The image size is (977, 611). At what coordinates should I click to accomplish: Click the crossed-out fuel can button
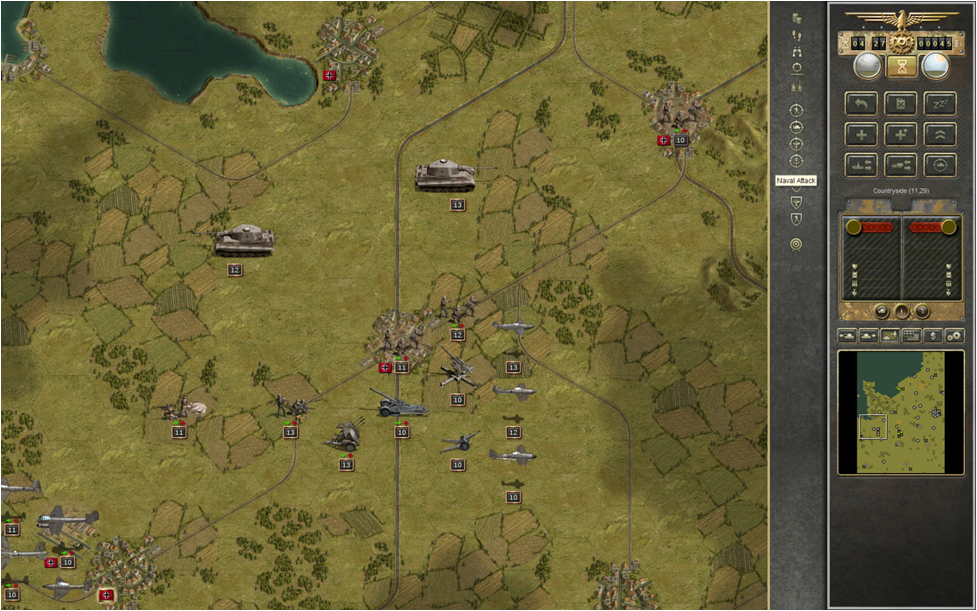click(x=901, y=103)
